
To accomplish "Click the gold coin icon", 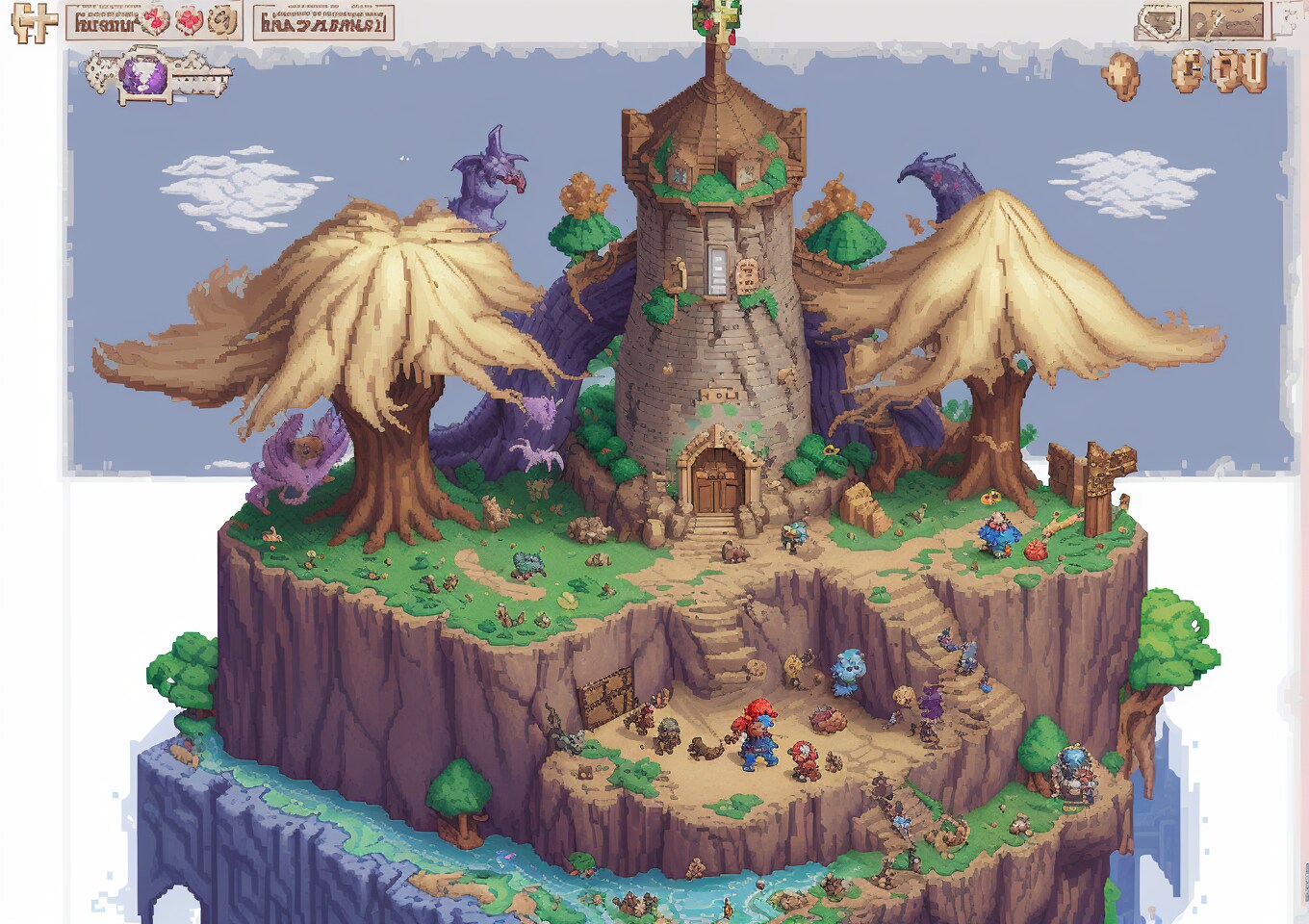I will coord(1120,75).
